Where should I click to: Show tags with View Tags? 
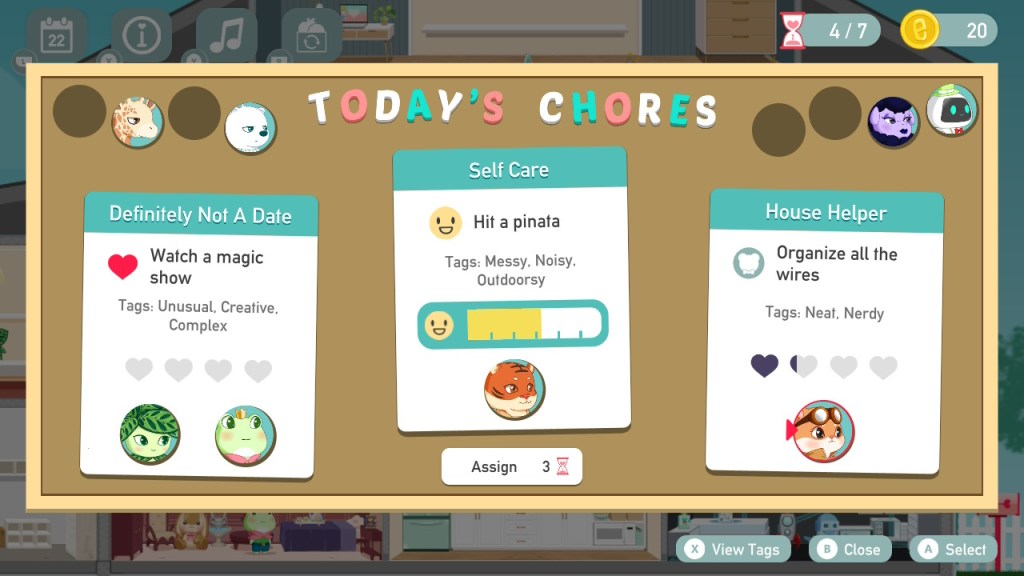[x=735, y=549]
